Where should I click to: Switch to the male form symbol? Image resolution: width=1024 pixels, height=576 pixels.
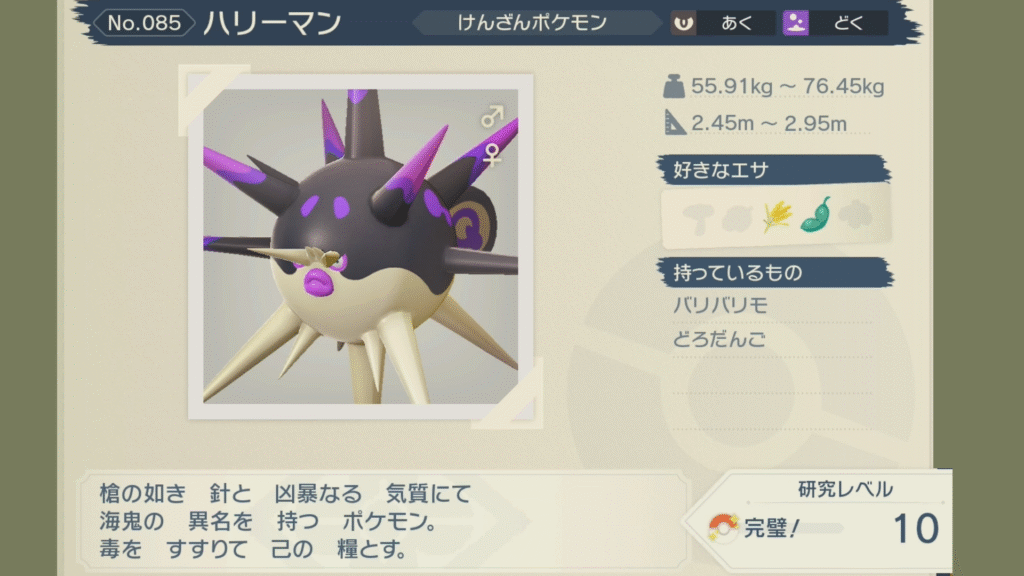pos(491,118)
